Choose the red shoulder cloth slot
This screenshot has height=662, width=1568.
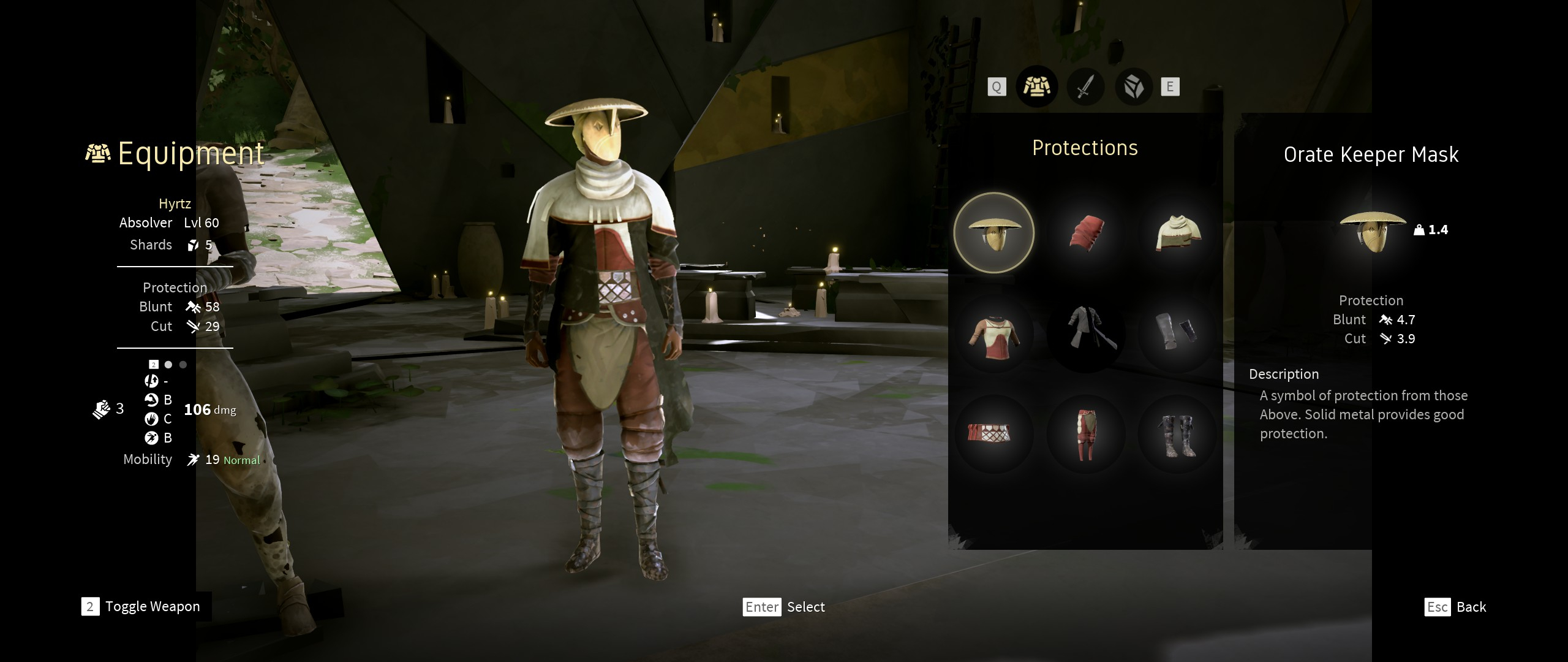[1086, 233]
